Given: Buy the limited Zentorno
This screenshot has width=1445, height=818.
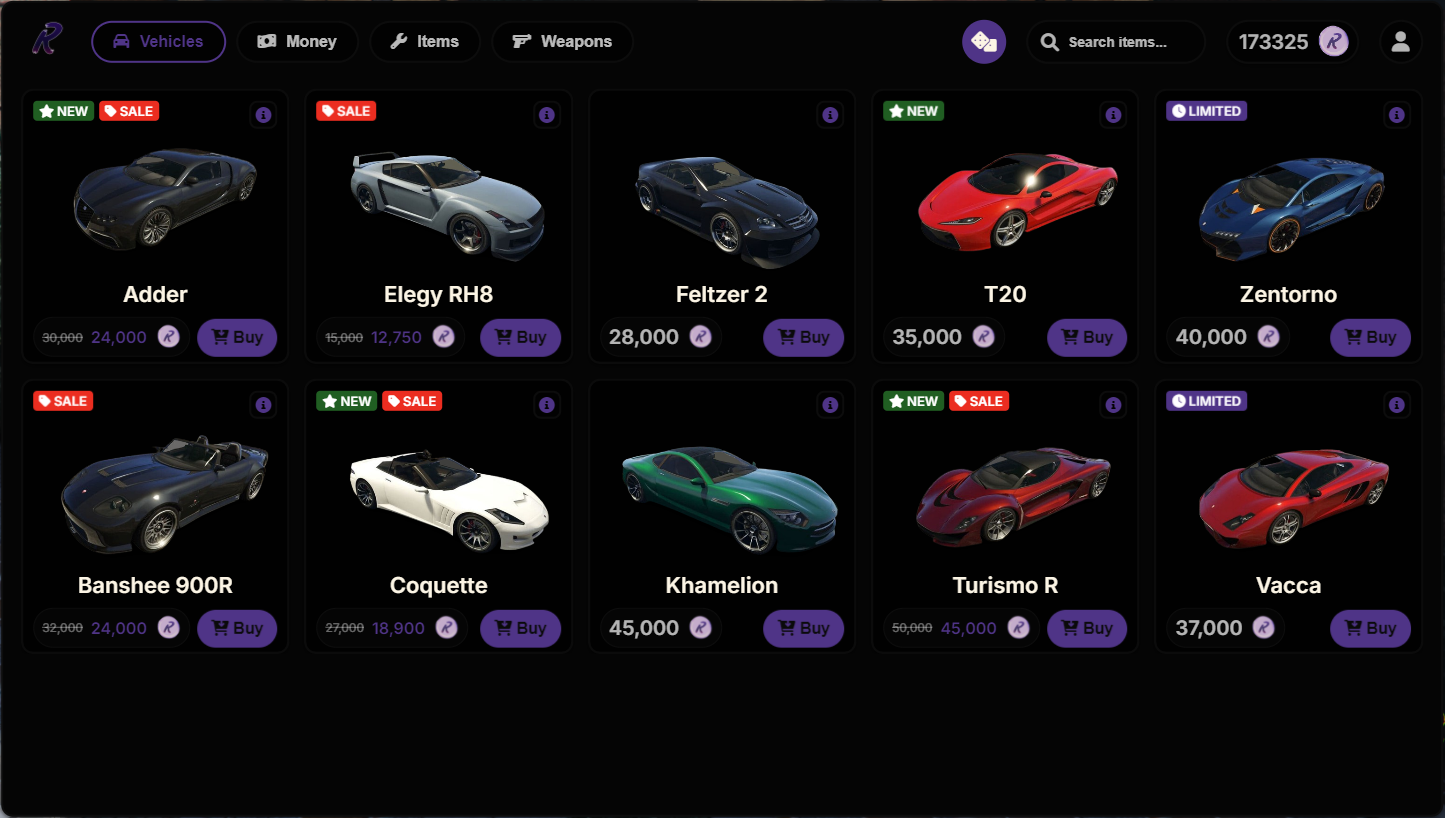Looking at the screenshot, I should (x=1370, y=337).
